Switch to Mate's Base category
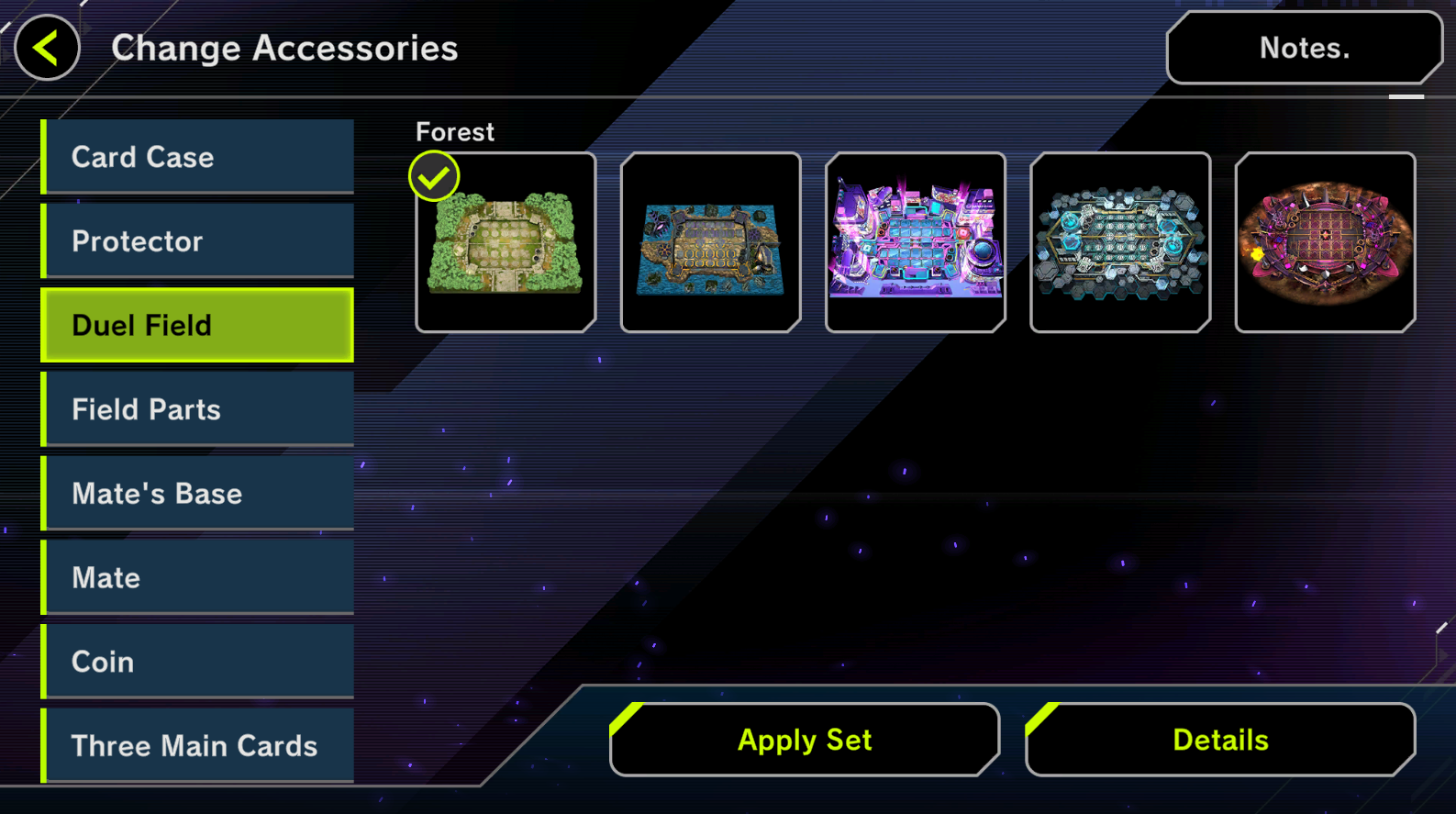The width and height of the screenshot is (1456, 814). pyautogui.click(x=198, y=494)
